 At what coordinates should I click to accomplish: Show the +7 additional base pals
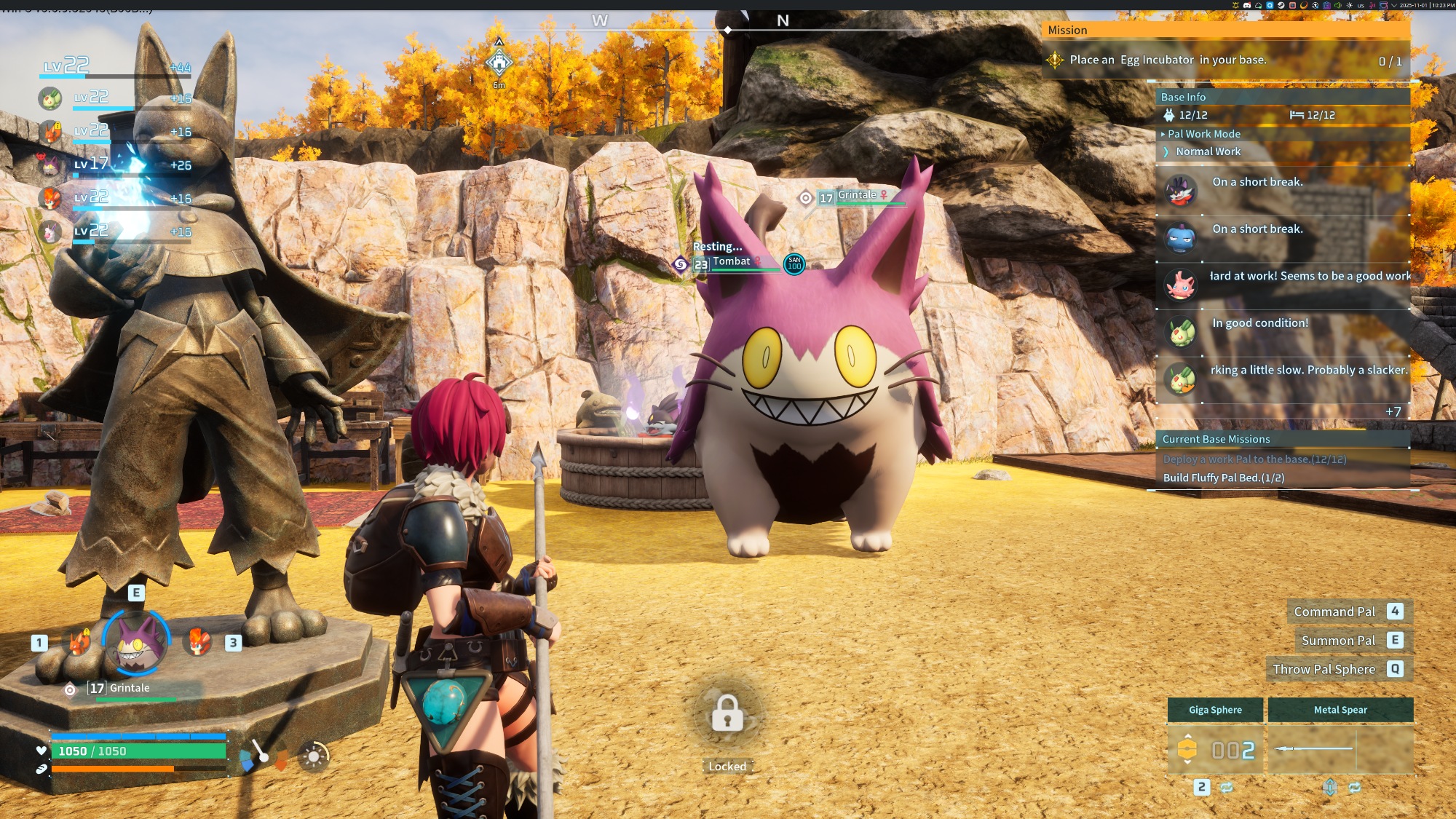(x=1393, y=412)
